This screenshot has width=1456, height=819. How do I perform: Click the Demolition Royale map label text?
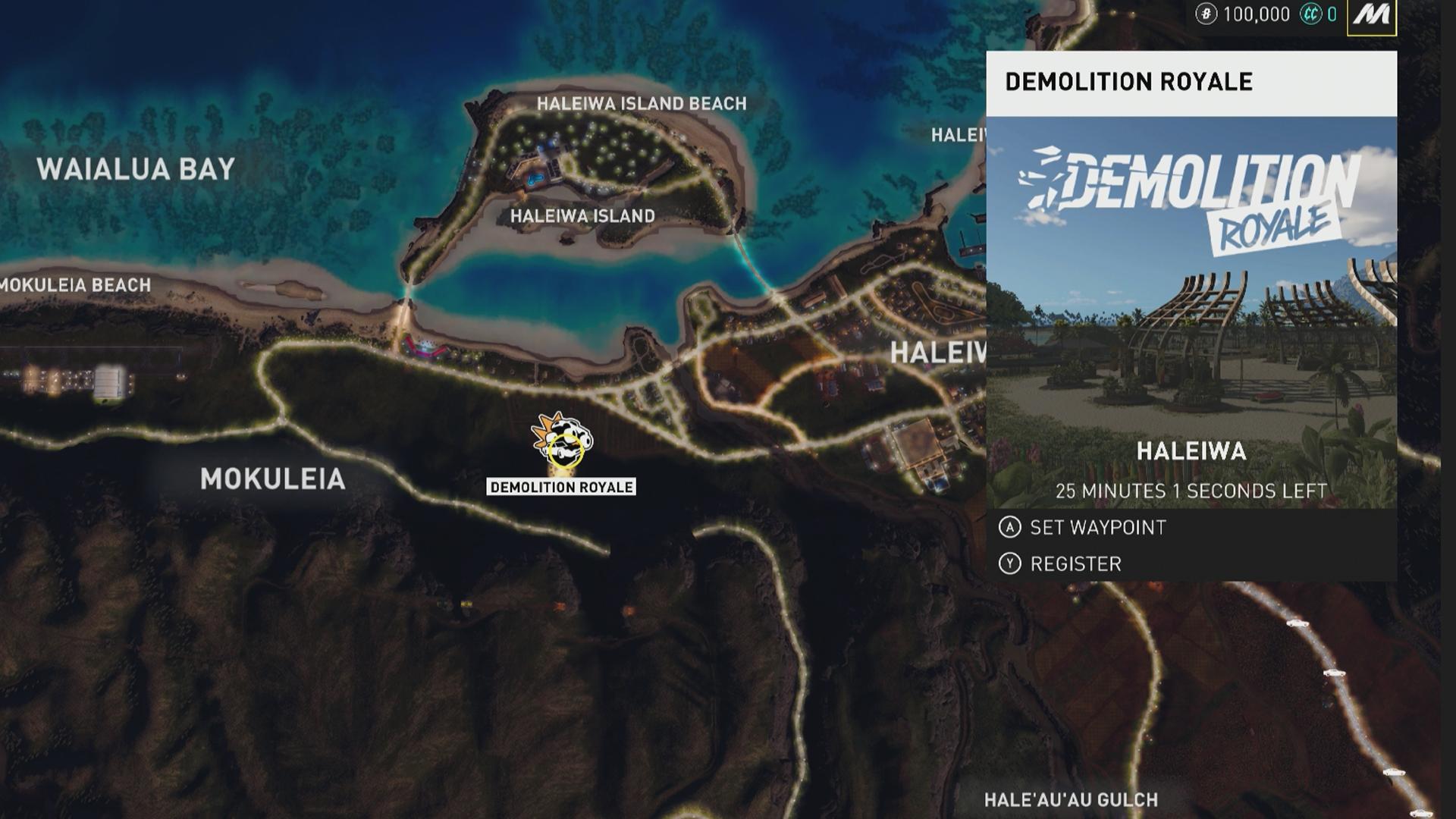[563, 488]
